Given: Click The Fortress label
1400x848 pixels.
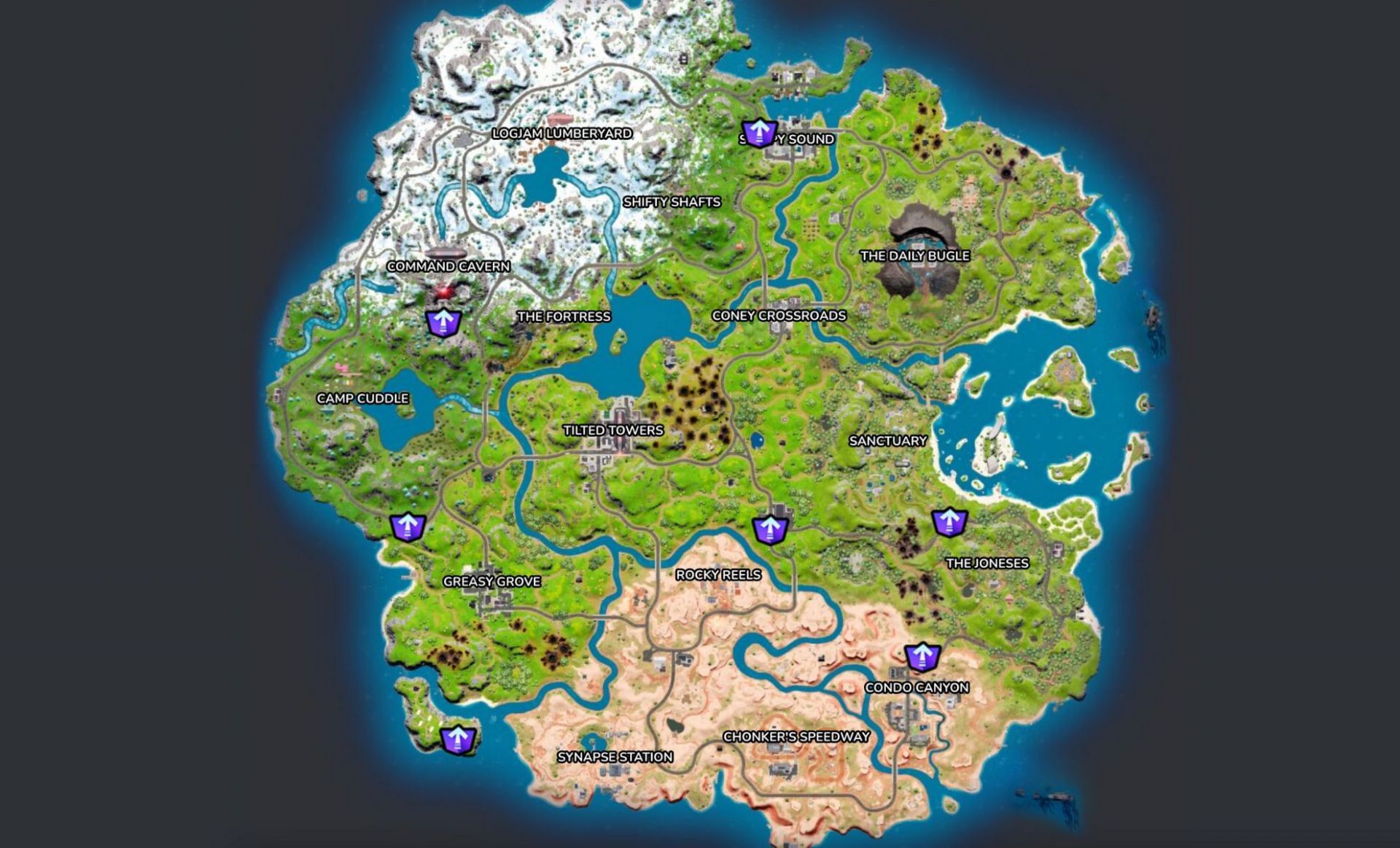Looking at the screenshot, I should (565, 316).
